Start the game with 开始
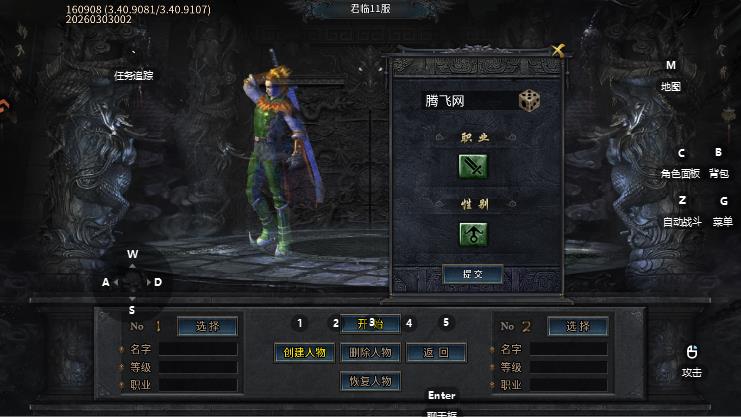 click(x=370, y=323)
